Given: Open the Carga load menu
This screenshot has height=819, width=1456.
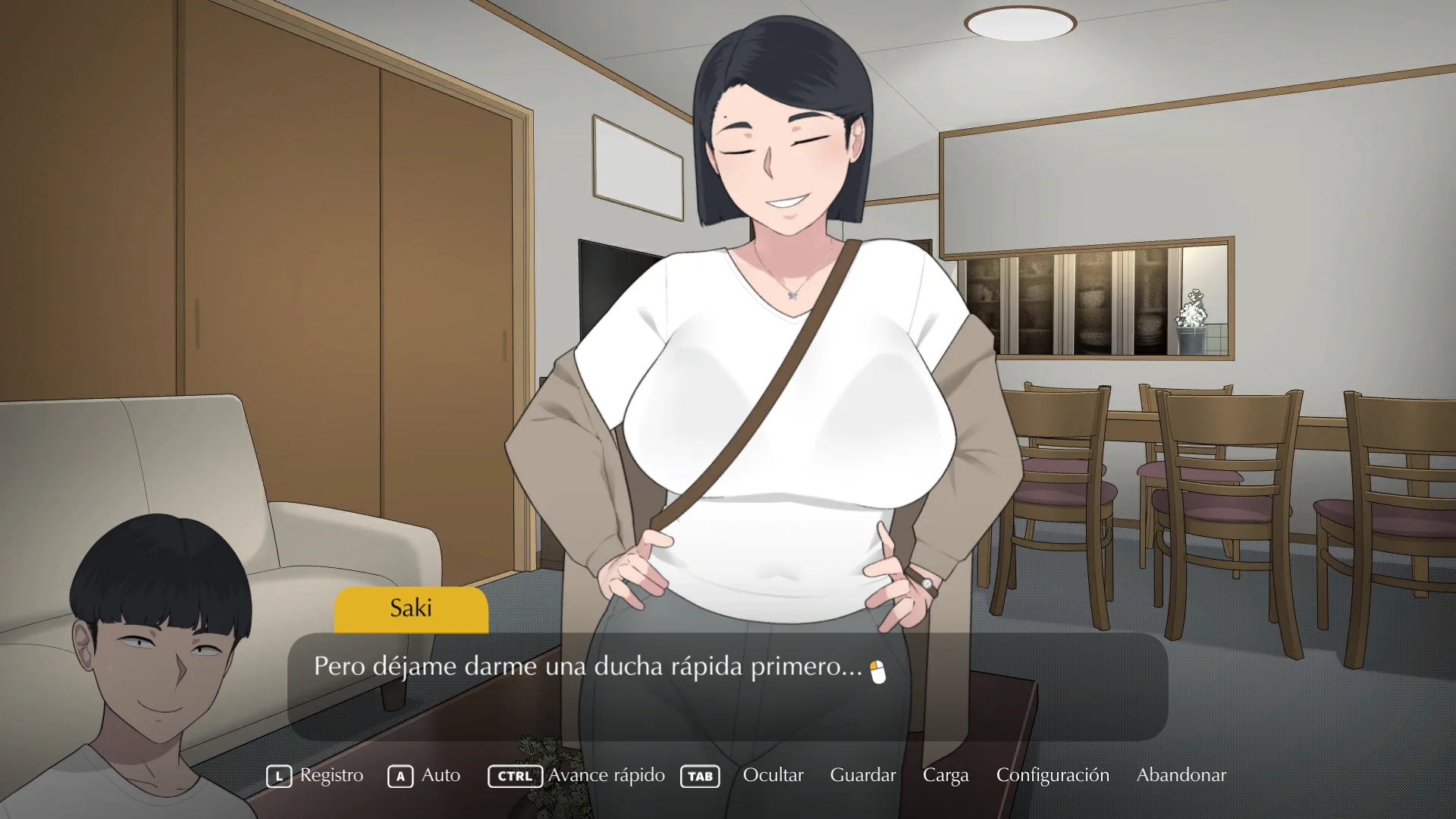Looking at the screenshot, I should tap(945, 775).
